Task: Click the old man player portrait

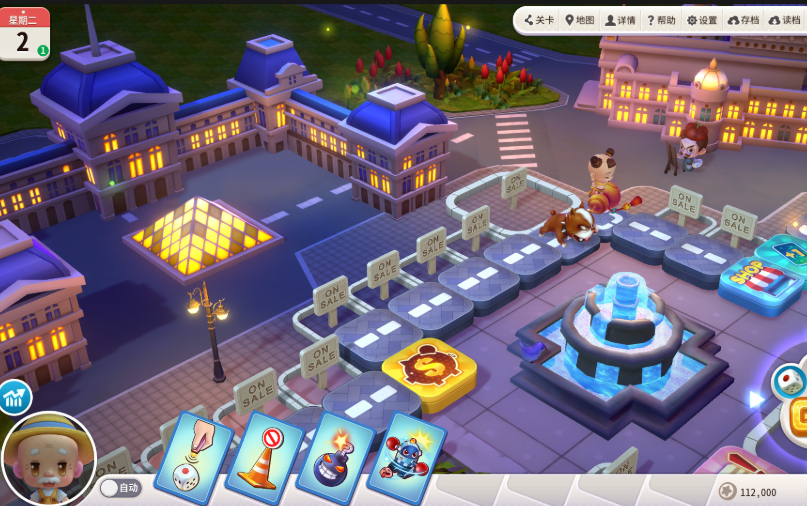Action: coord(48,460)
